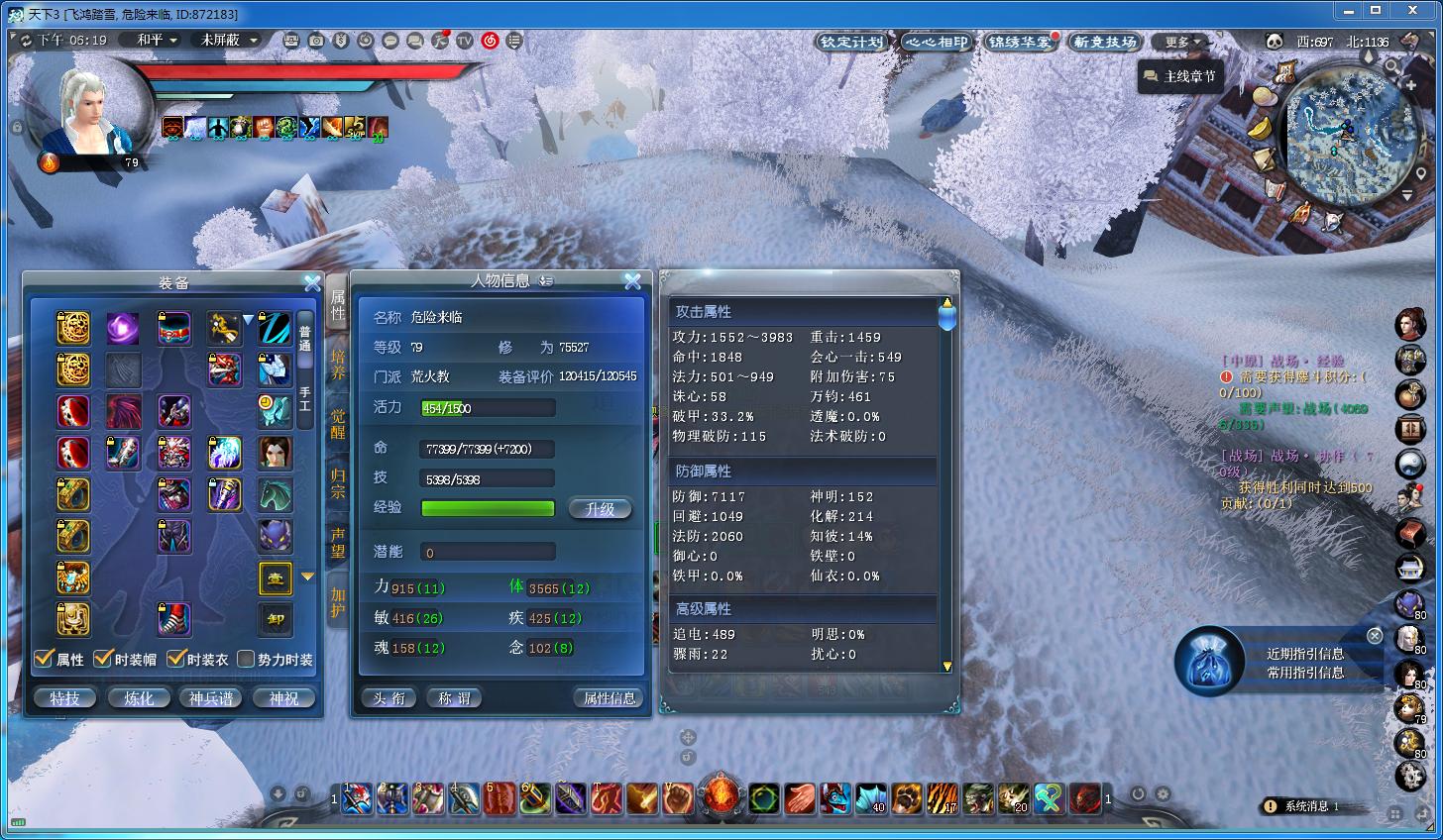
Task: Open the 特技 panel
Action: tap(65, 698)
